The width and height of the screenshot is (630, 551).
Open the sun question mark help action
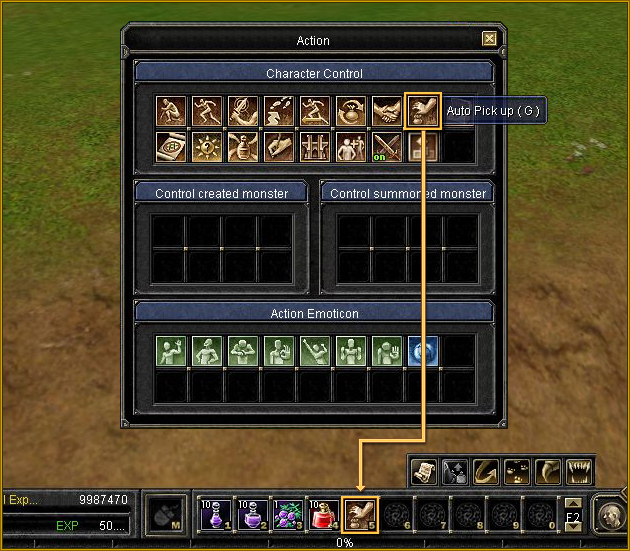[x=207, y=147]
